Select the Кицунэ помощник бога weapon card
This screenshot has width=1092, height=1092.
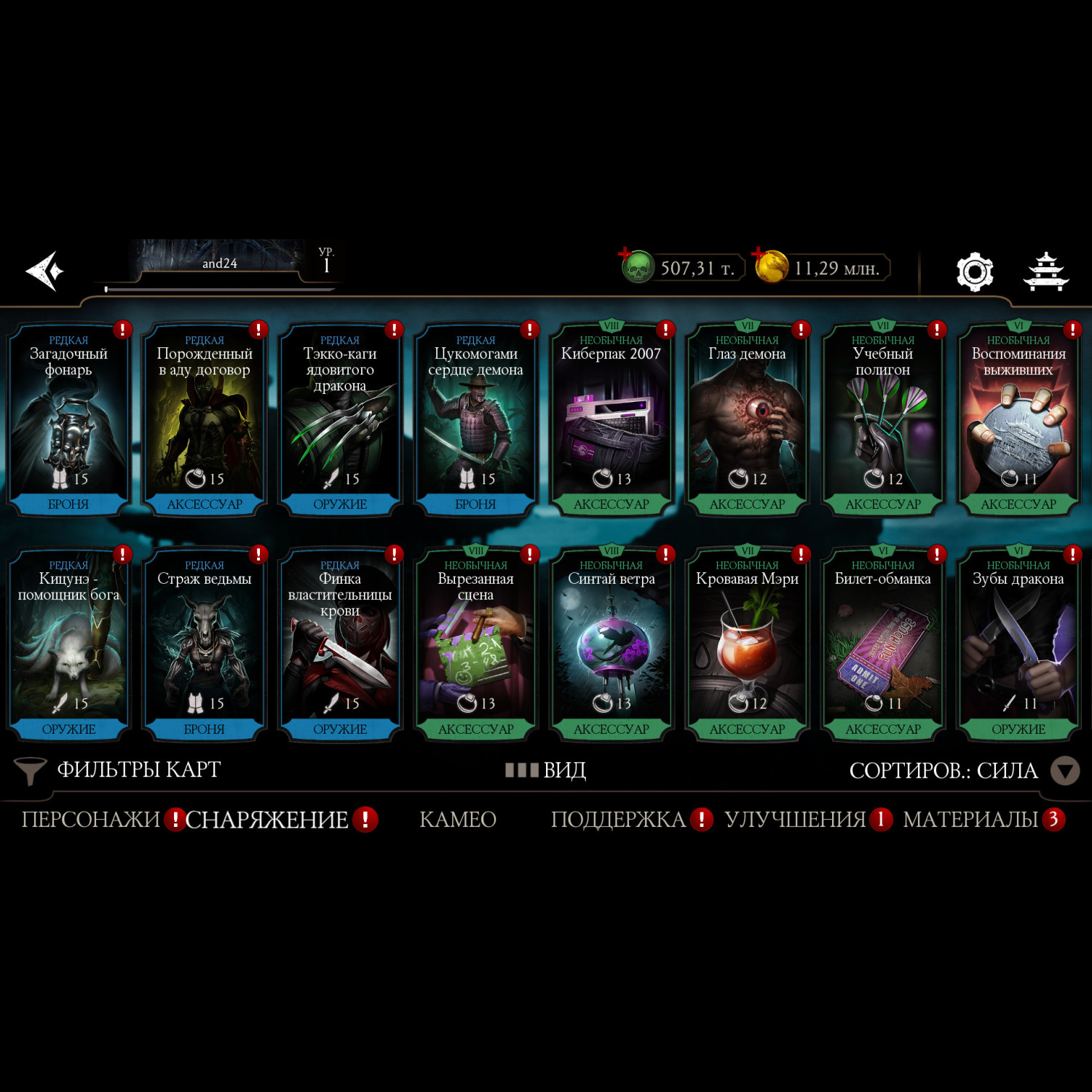pyautogui.click(x=68, y=645)
